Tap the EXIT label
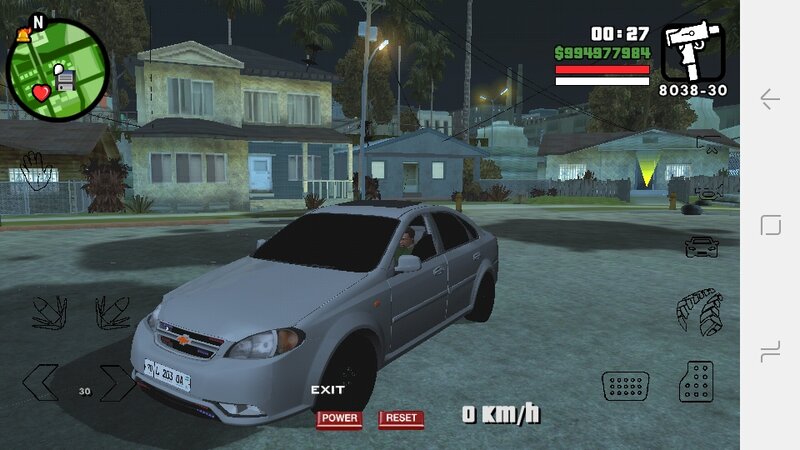The height and width of the screenshot is (450, 800). [327, 390]
